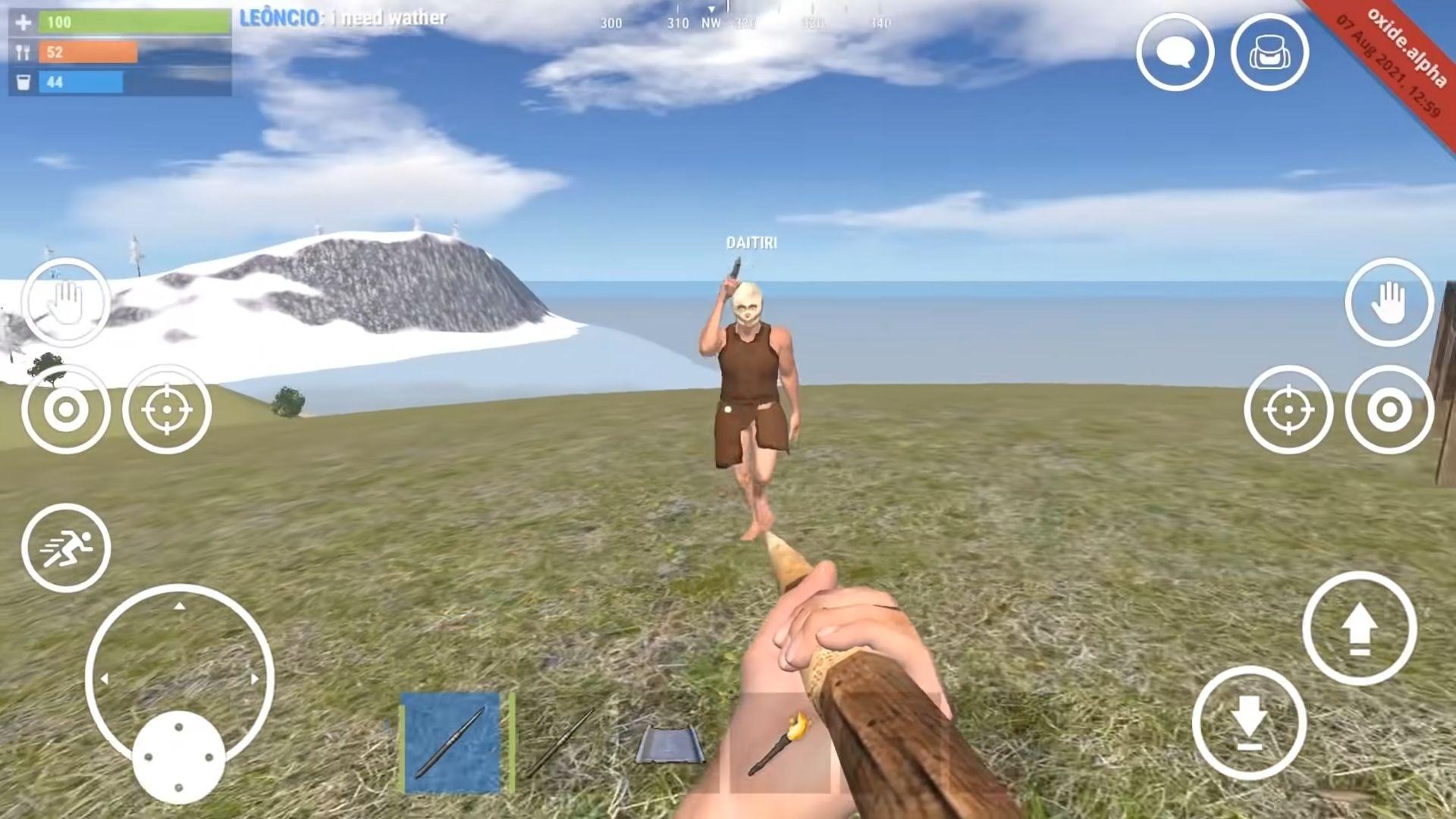Tap the NW heading on the compass
Screen dimensions: 1456x819
tap(711, 23)
